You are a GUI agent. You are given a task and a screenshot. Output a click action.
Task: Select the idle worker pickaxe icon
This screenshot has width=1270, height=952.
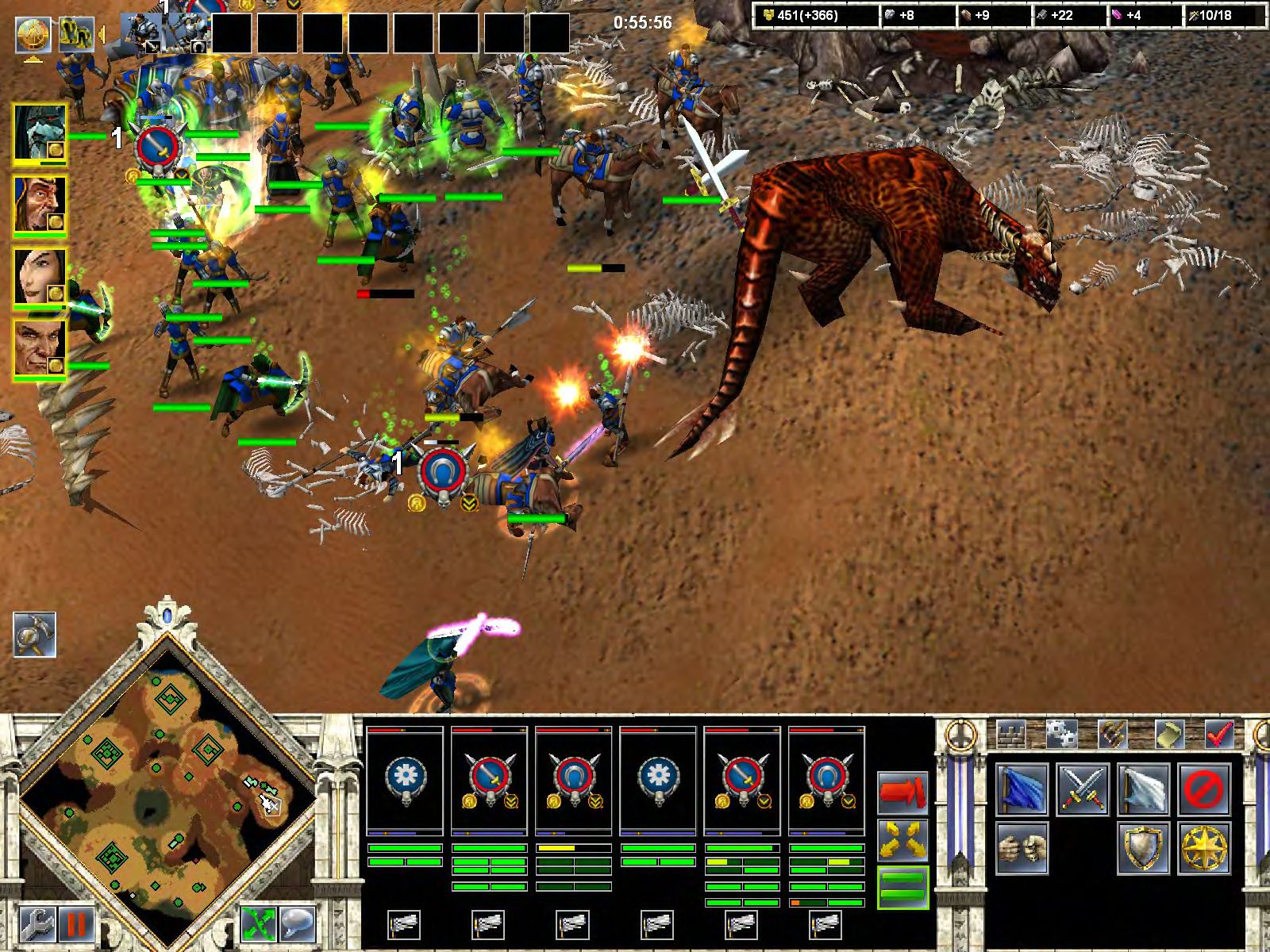(x=35, y=635)
